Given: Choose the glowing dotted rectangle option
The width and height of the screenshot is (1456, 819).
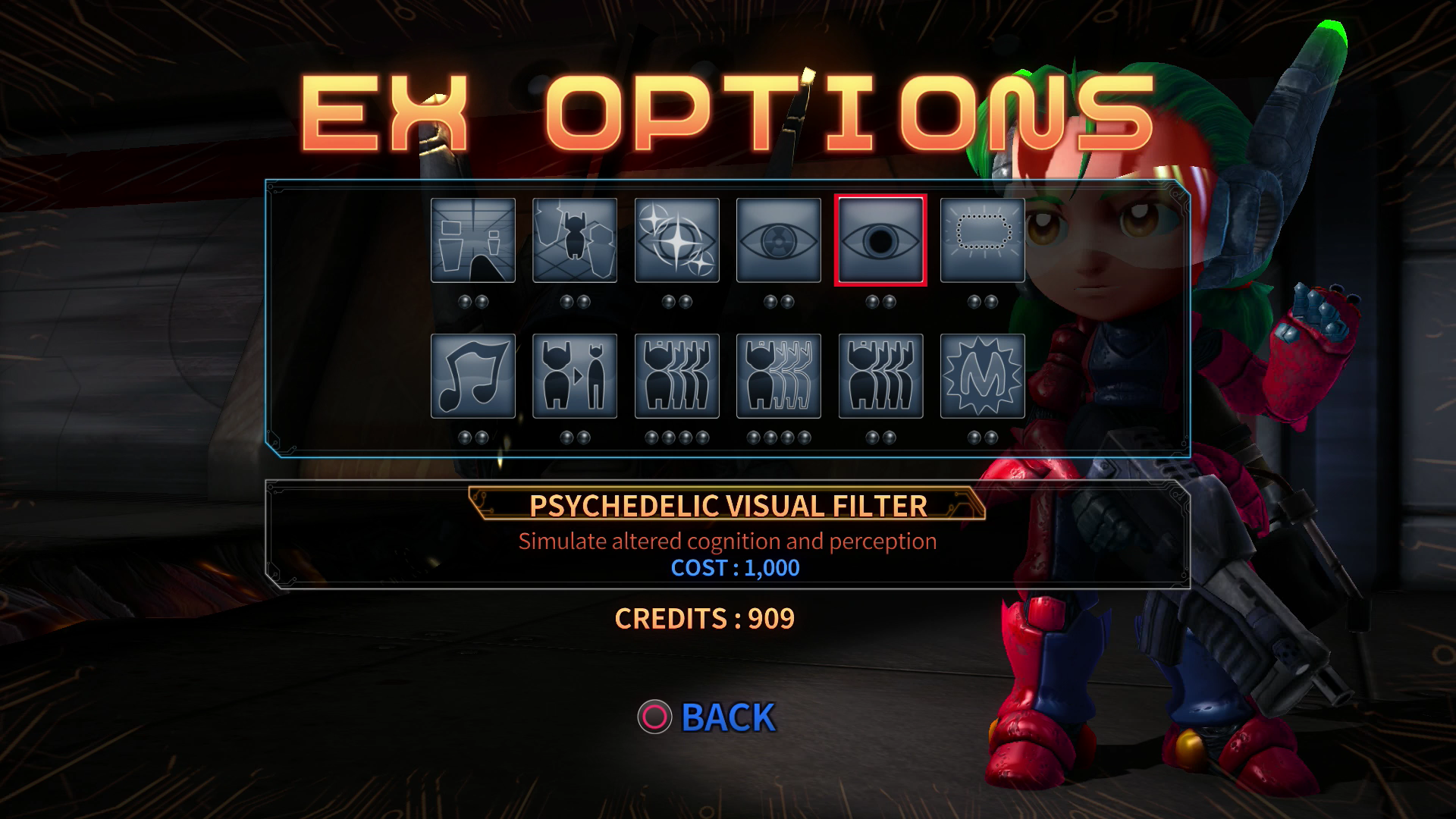Looking at the screenshot, I should click(x=982, y=240).
